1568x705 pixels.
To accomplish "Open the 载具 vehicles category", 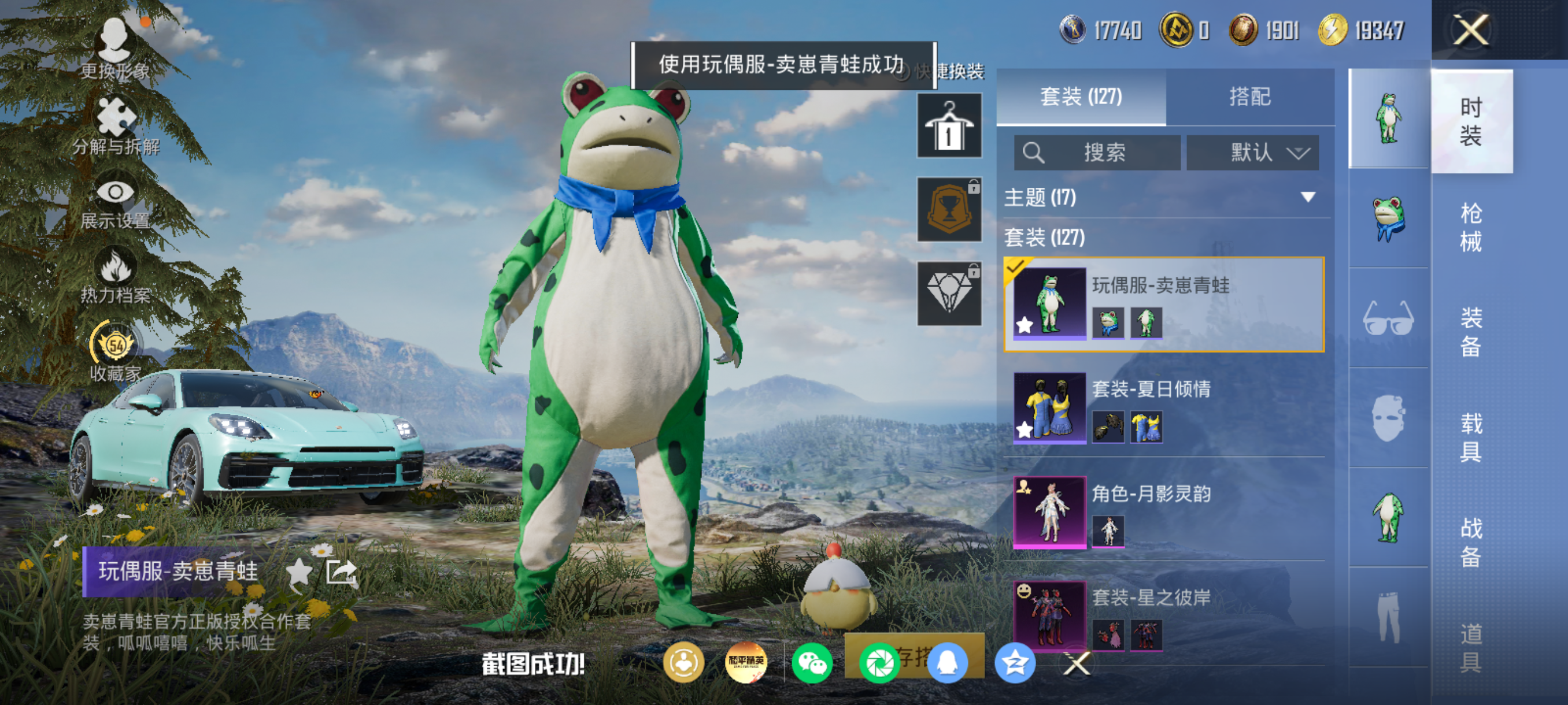I will point(1470,437).
